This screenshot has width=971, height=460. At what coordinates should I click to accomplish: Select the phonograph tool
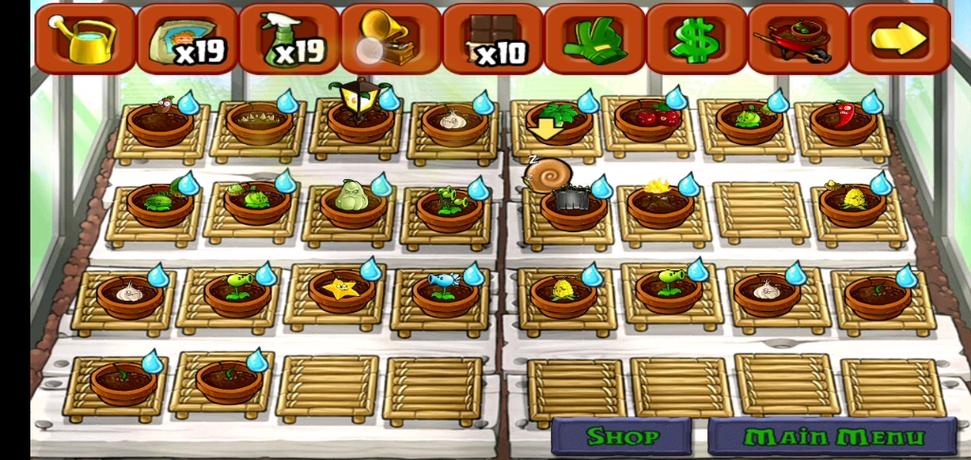[390, 39]
